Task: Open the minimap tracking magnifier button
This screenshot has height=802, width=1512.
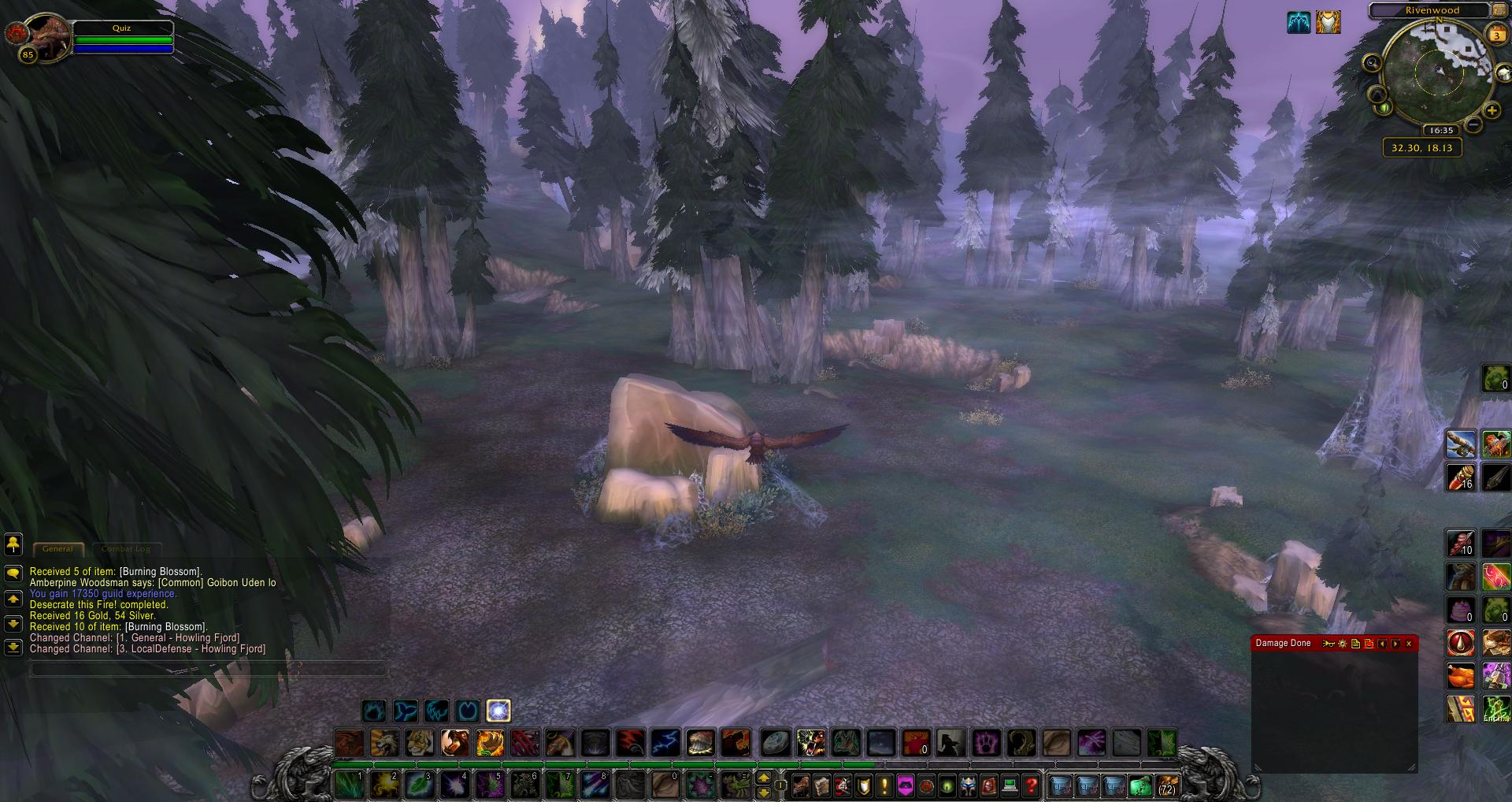Action: pyautogui.click(x=1373, y=63)
